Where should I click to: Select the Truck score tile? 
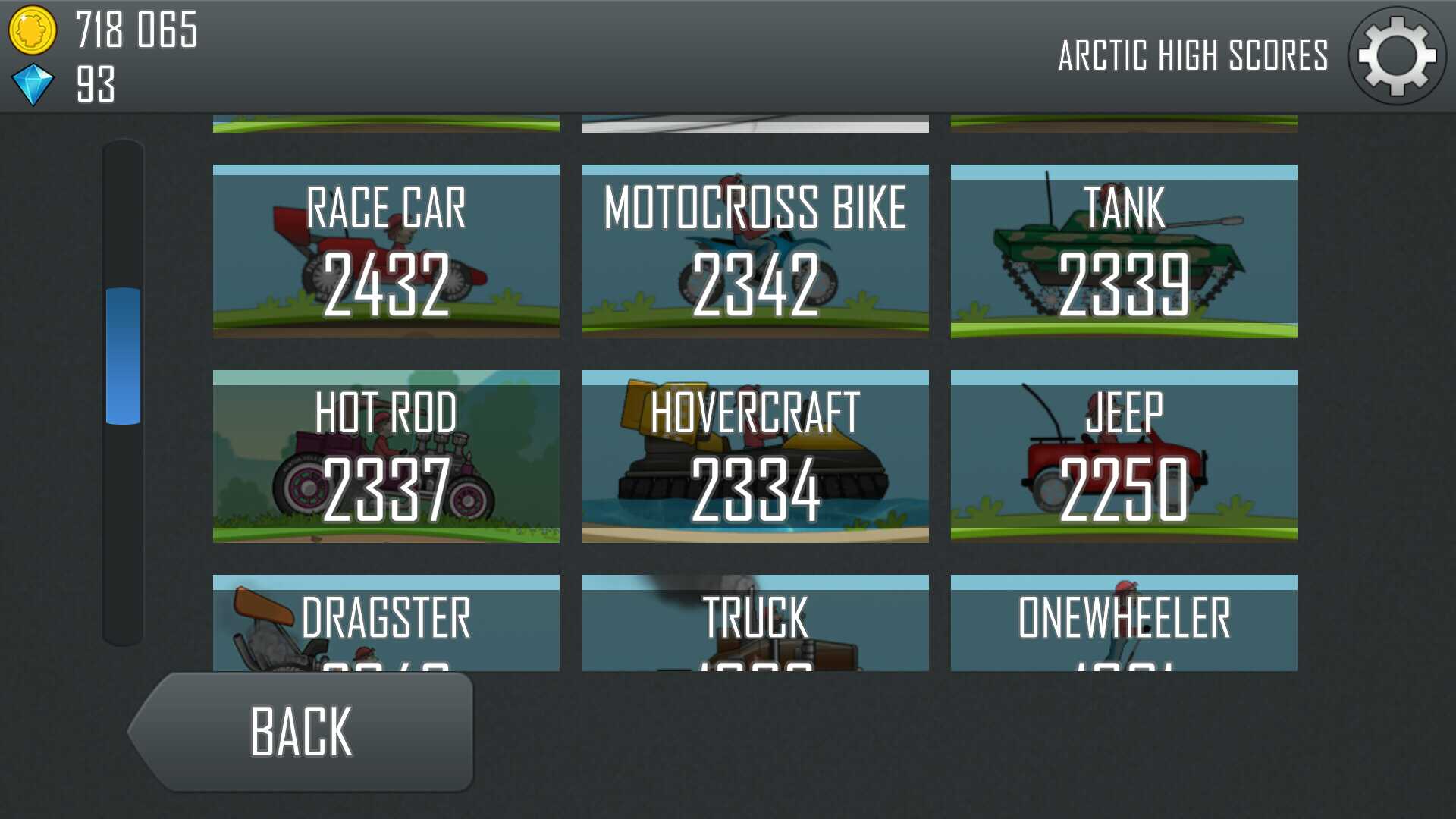pos(755,623)
